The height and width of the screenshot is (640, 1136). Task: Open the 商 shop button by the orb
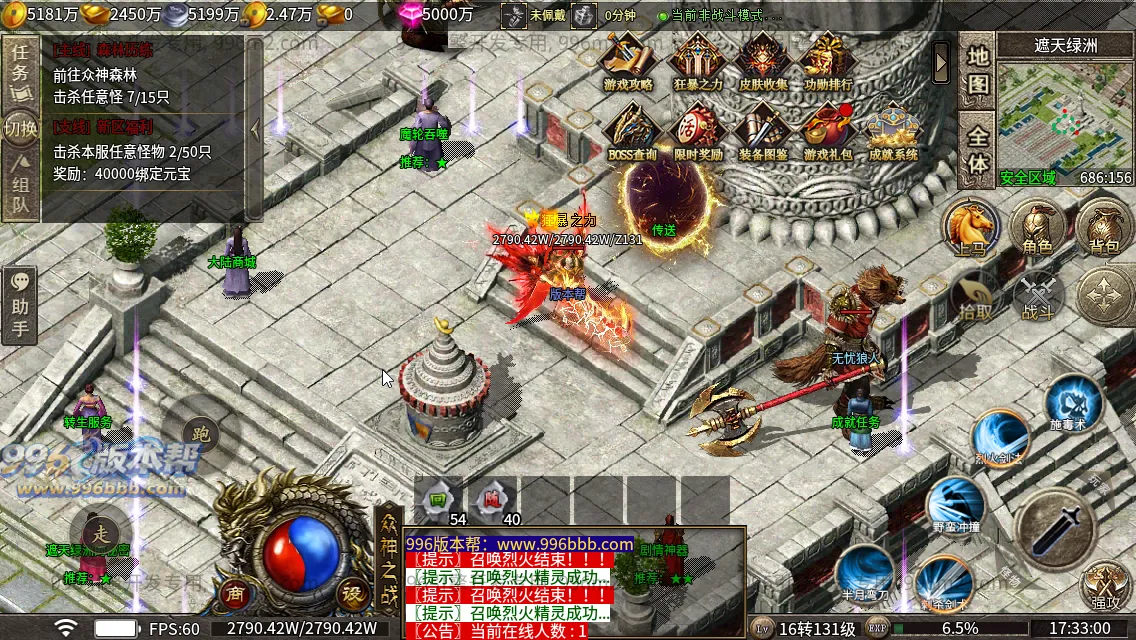pos(235,592)
